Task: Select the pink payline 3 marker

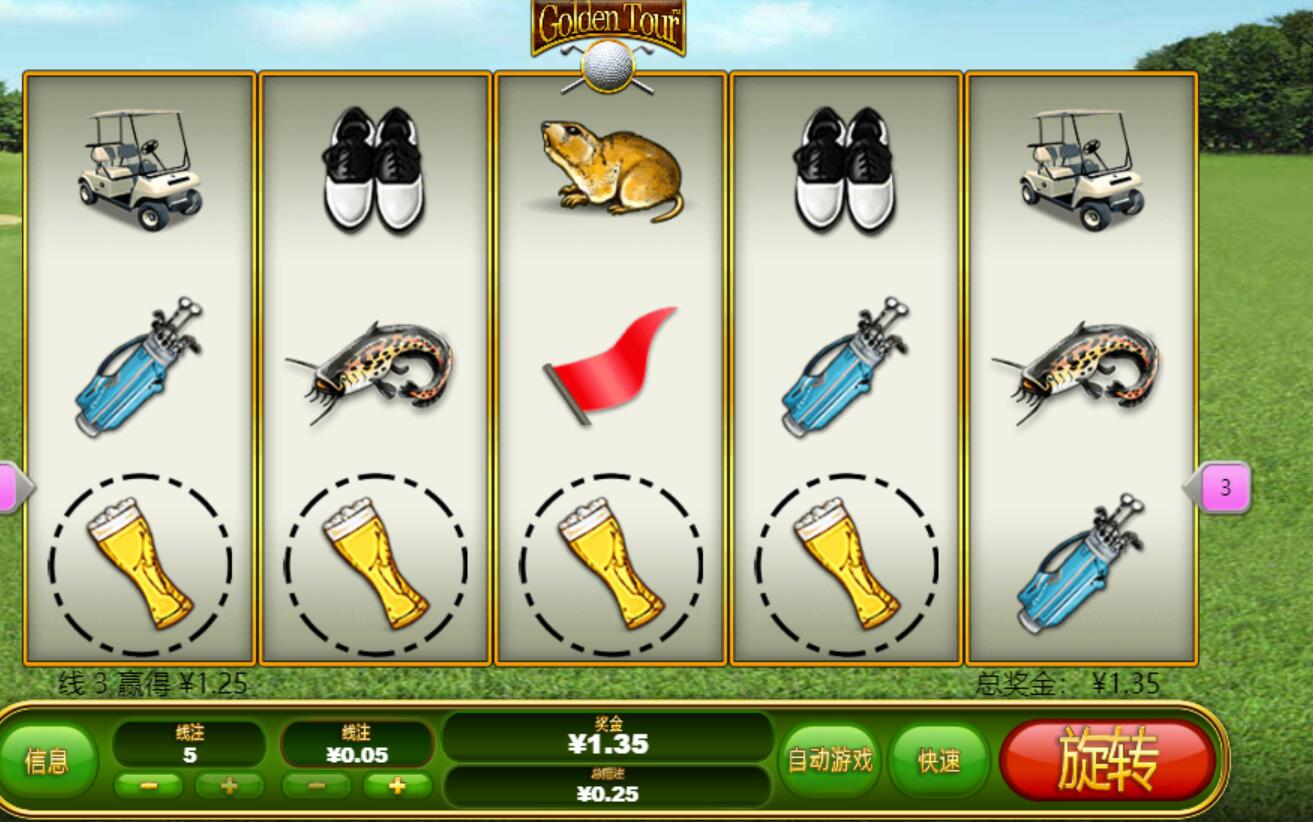Action: (1224, 489)
